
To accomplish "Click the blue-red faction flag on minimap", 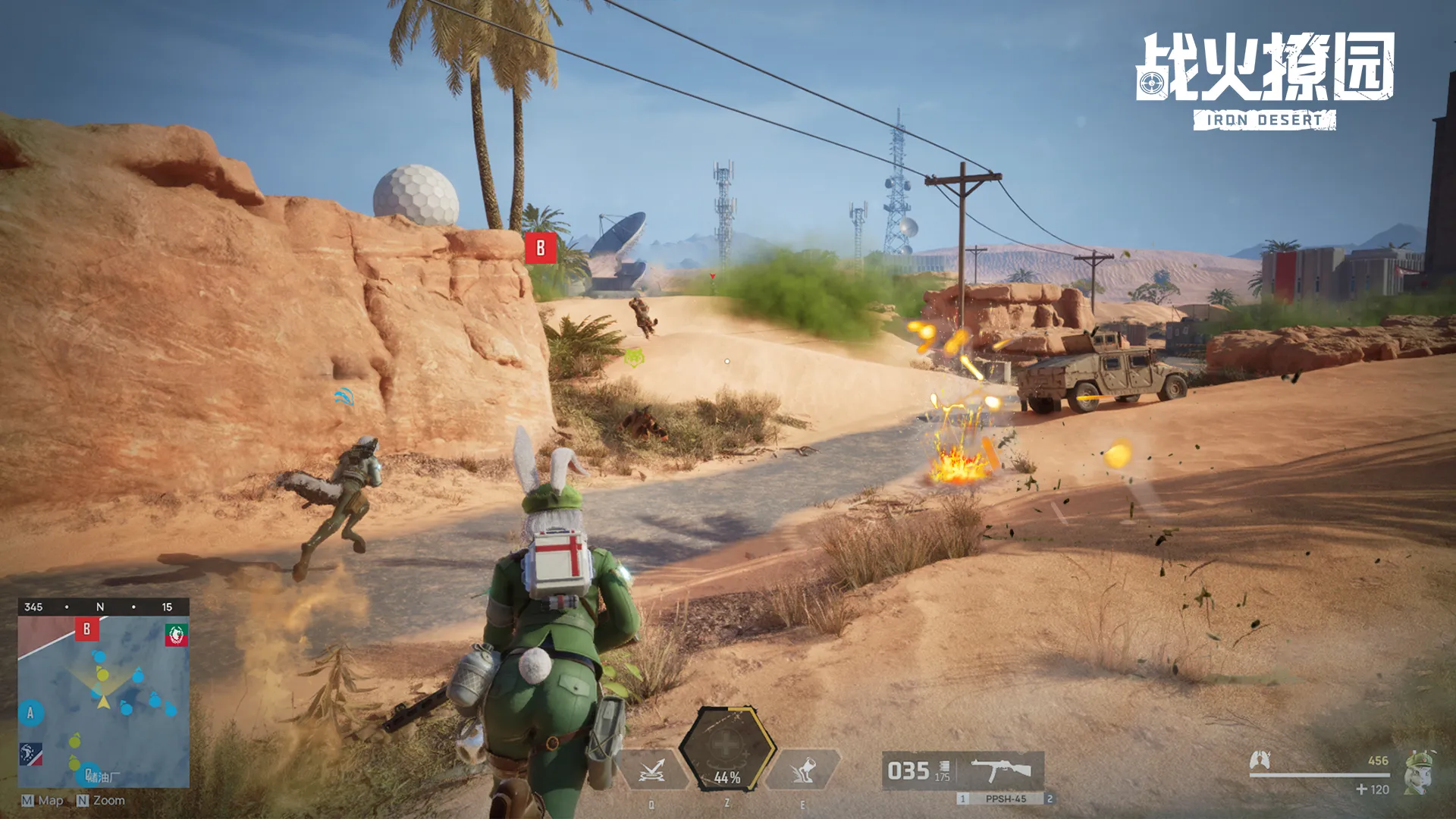I will [31, 754].
